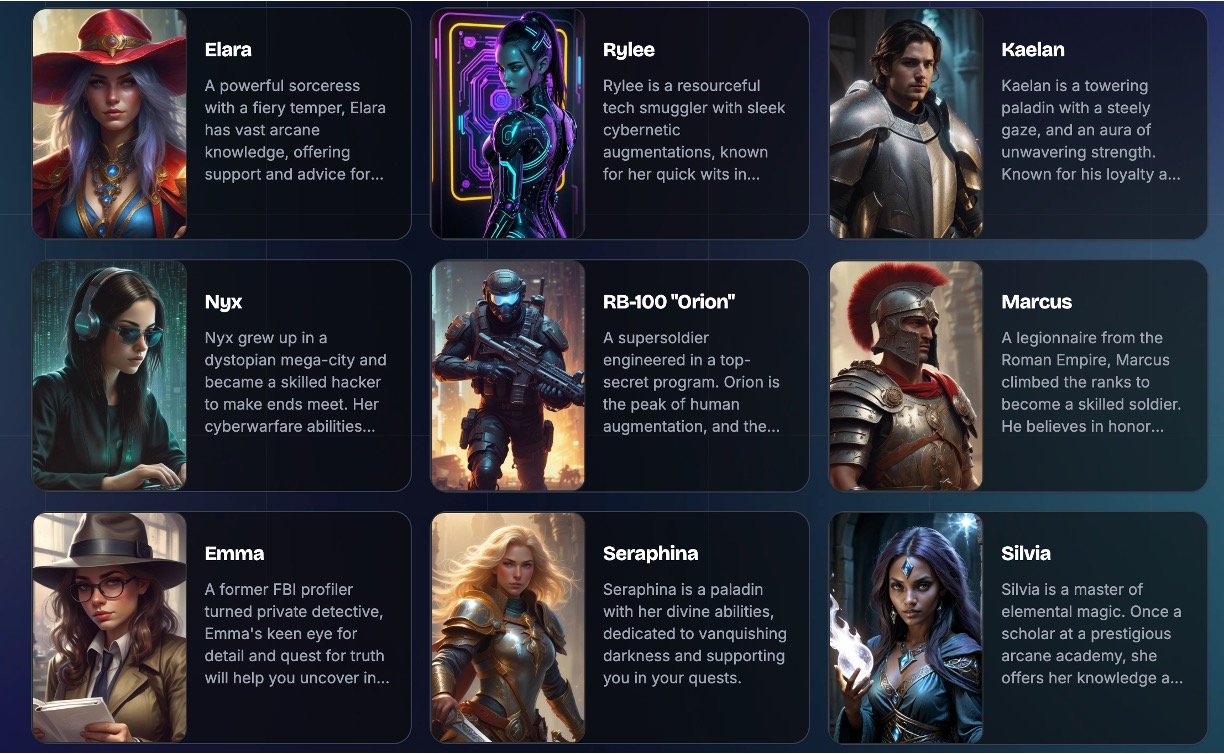Click Nyx's headphones portrait

pos(110,376)
